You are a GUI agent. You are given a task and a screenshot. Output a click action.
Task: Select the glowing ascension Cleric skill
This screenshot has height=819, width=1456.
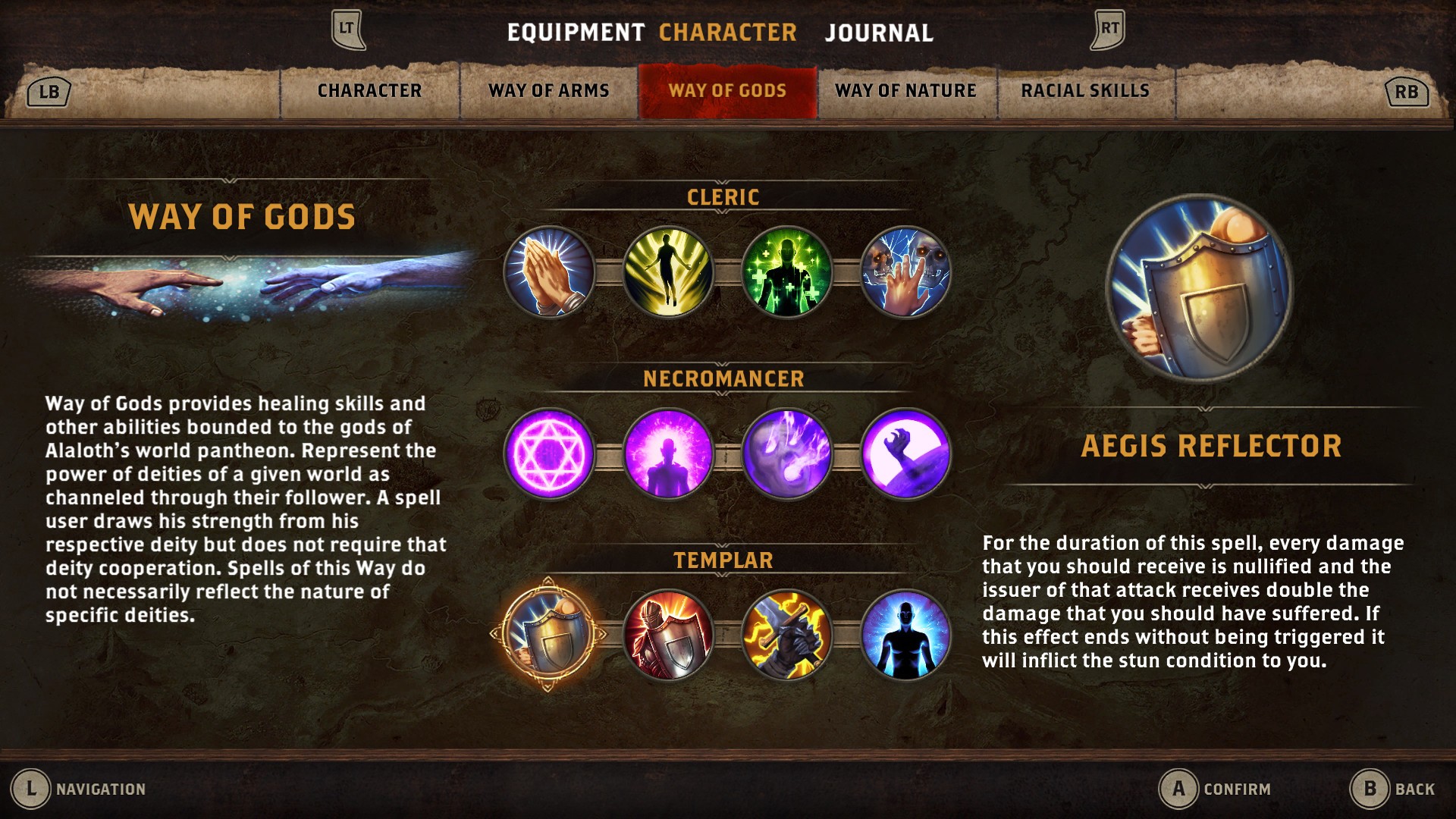[x=666, y=273]
